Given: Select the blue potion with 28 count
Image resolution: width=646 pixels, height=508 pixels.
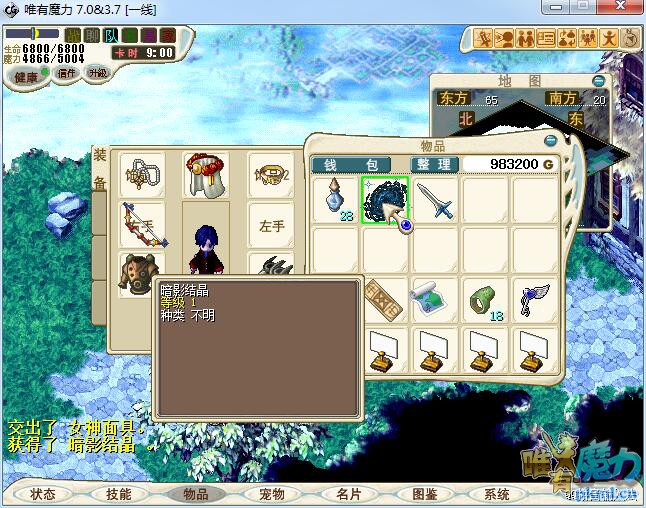Looking at the screenshot, I should [335, 200].
